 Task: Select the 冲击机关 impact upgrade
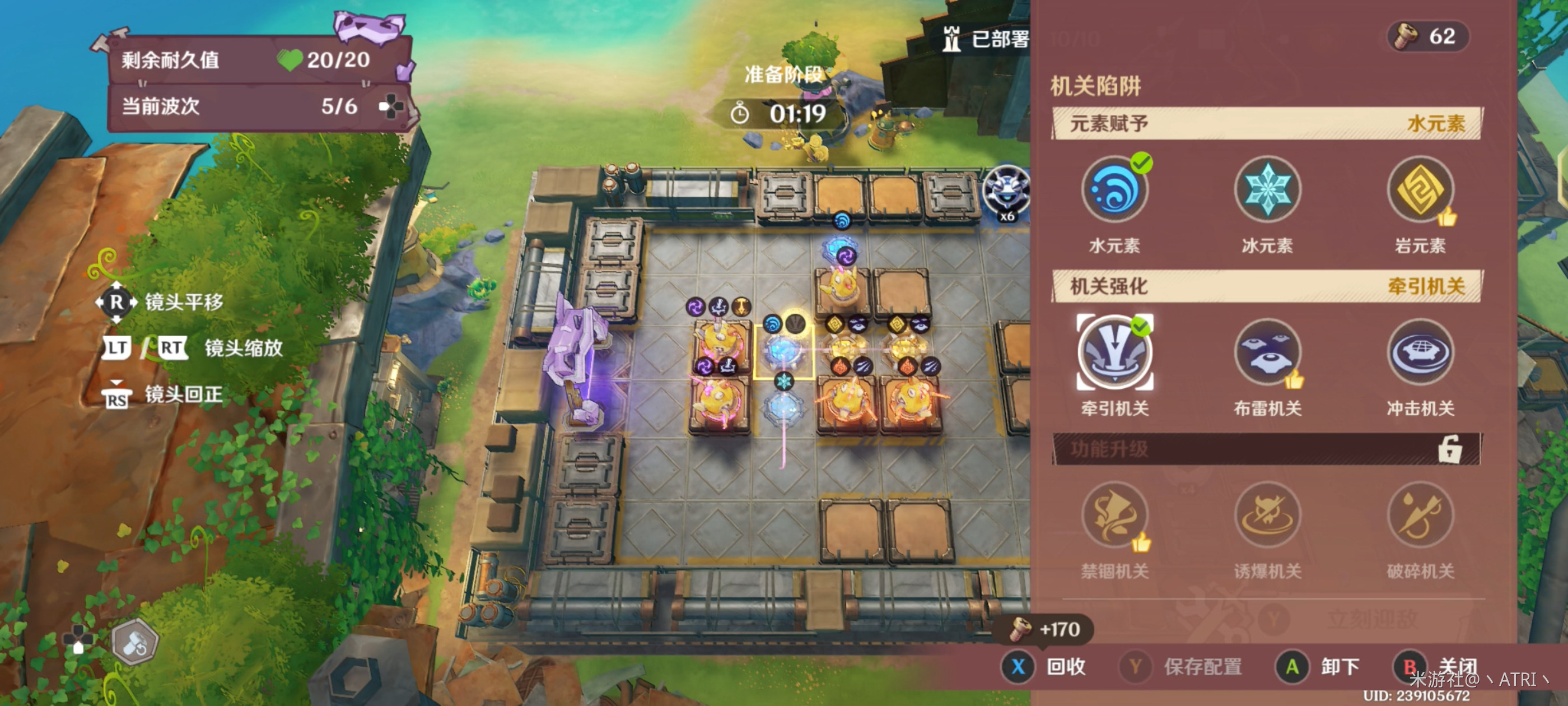pyautogui.click(x=1420, y=352)
